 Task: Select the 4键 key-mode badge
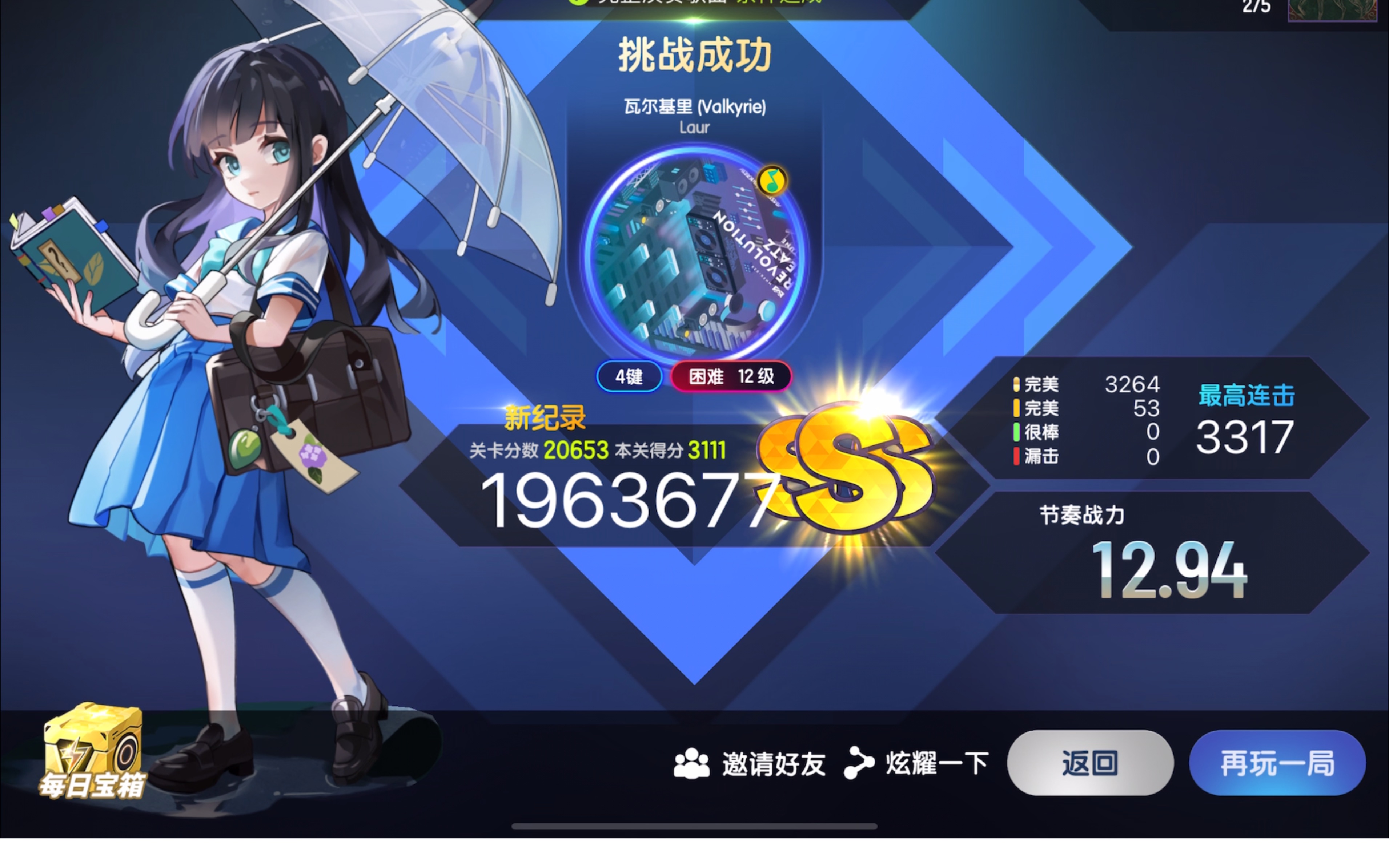coord(628,376)
